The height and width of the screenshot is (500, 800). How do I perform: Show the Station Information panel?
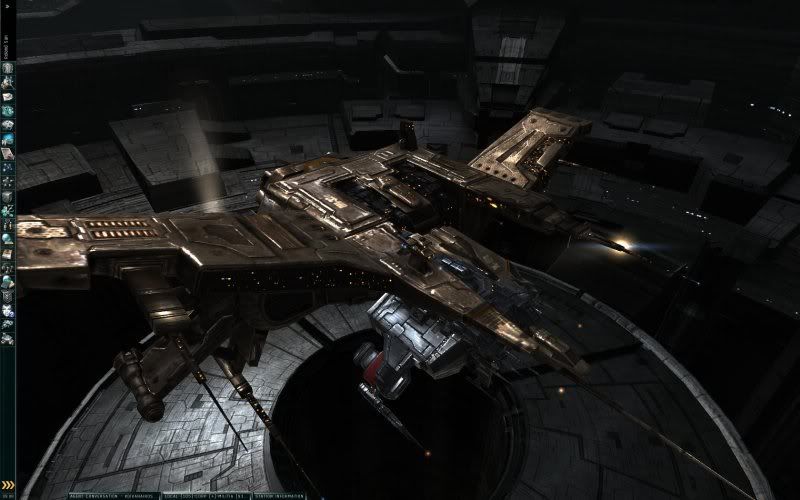[x=281, y=496]
